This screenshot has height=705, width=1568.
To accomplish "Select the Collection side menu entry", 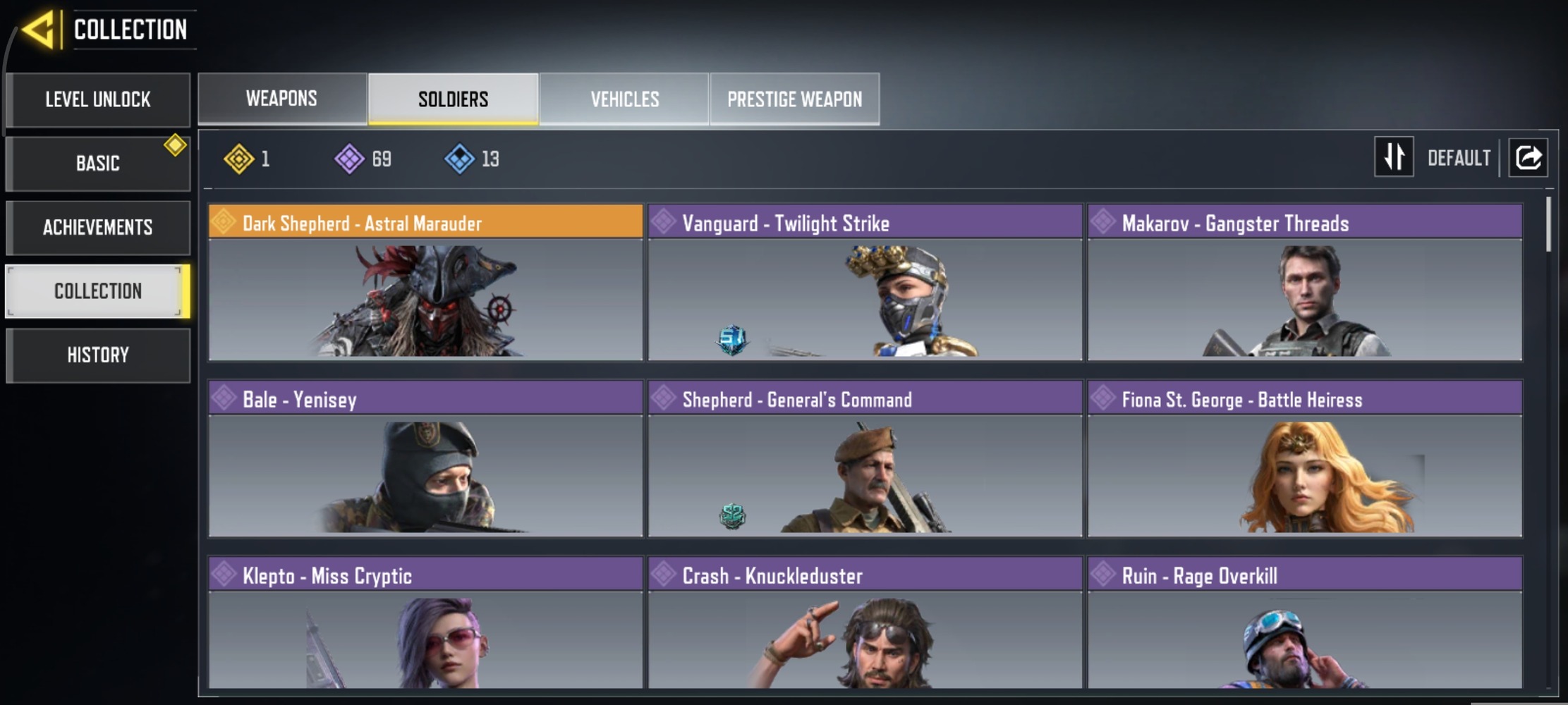I will 98,291.
